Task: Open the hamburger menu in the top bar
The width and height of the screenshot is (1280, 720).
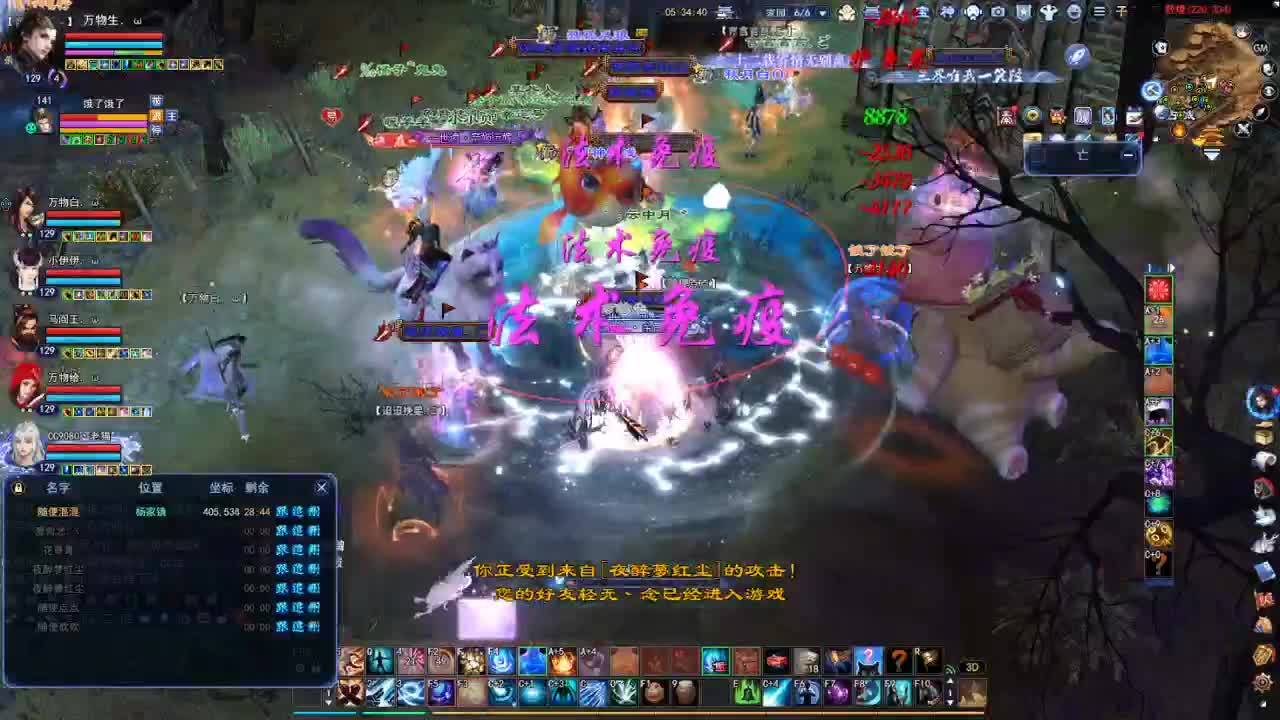Action: 1097,12
